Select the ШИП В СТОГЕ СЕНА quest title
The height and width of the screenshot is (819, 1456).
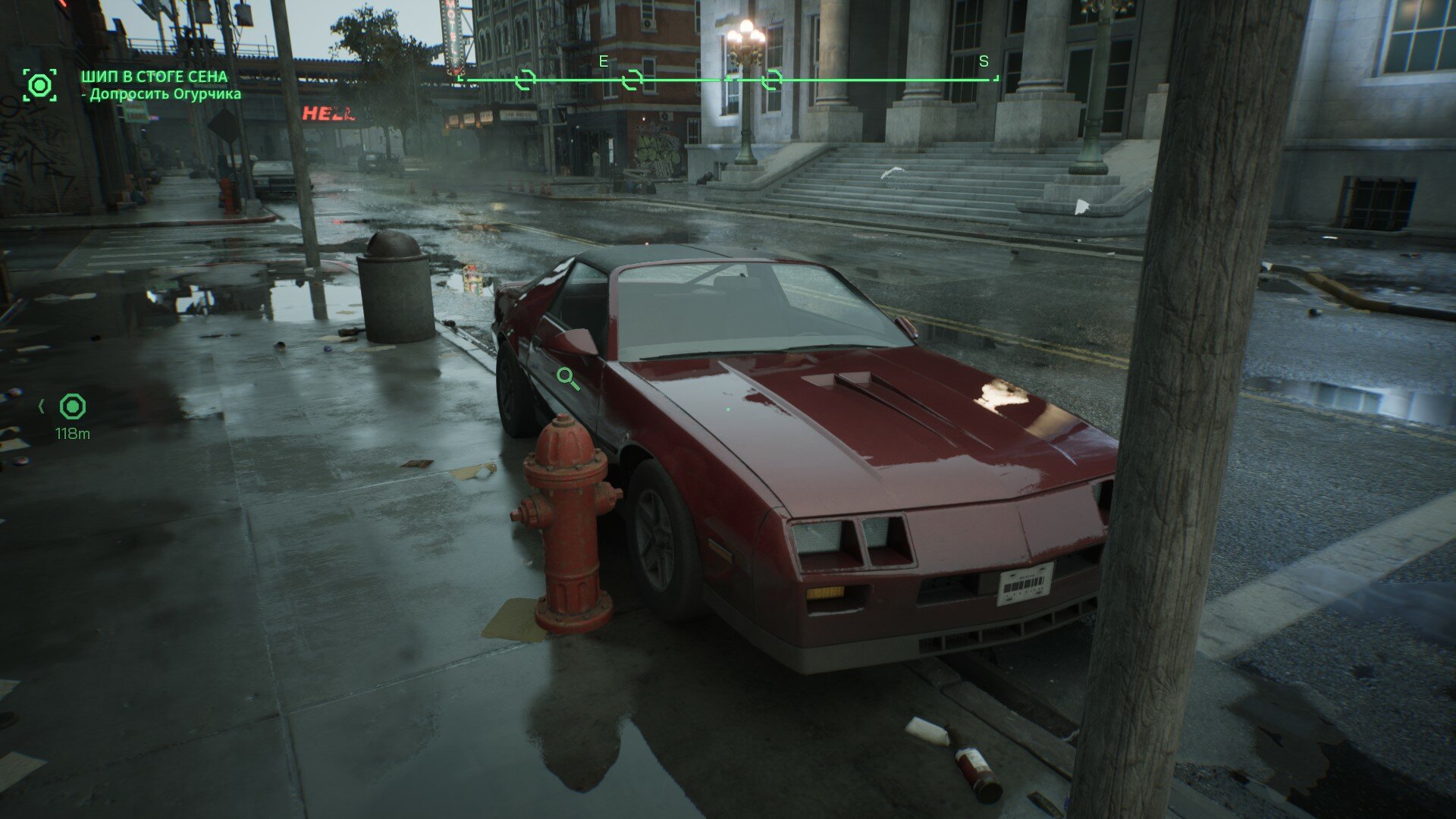154,77
